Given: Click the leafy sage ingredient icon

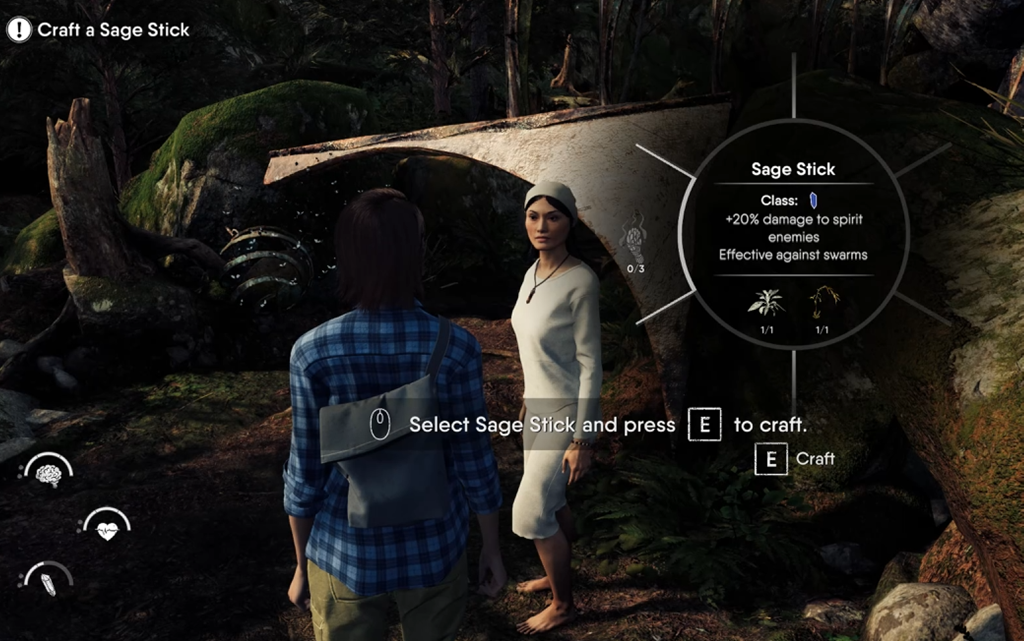Looking at the screenshot, I should pyautogui.click(x=765, y=303).
